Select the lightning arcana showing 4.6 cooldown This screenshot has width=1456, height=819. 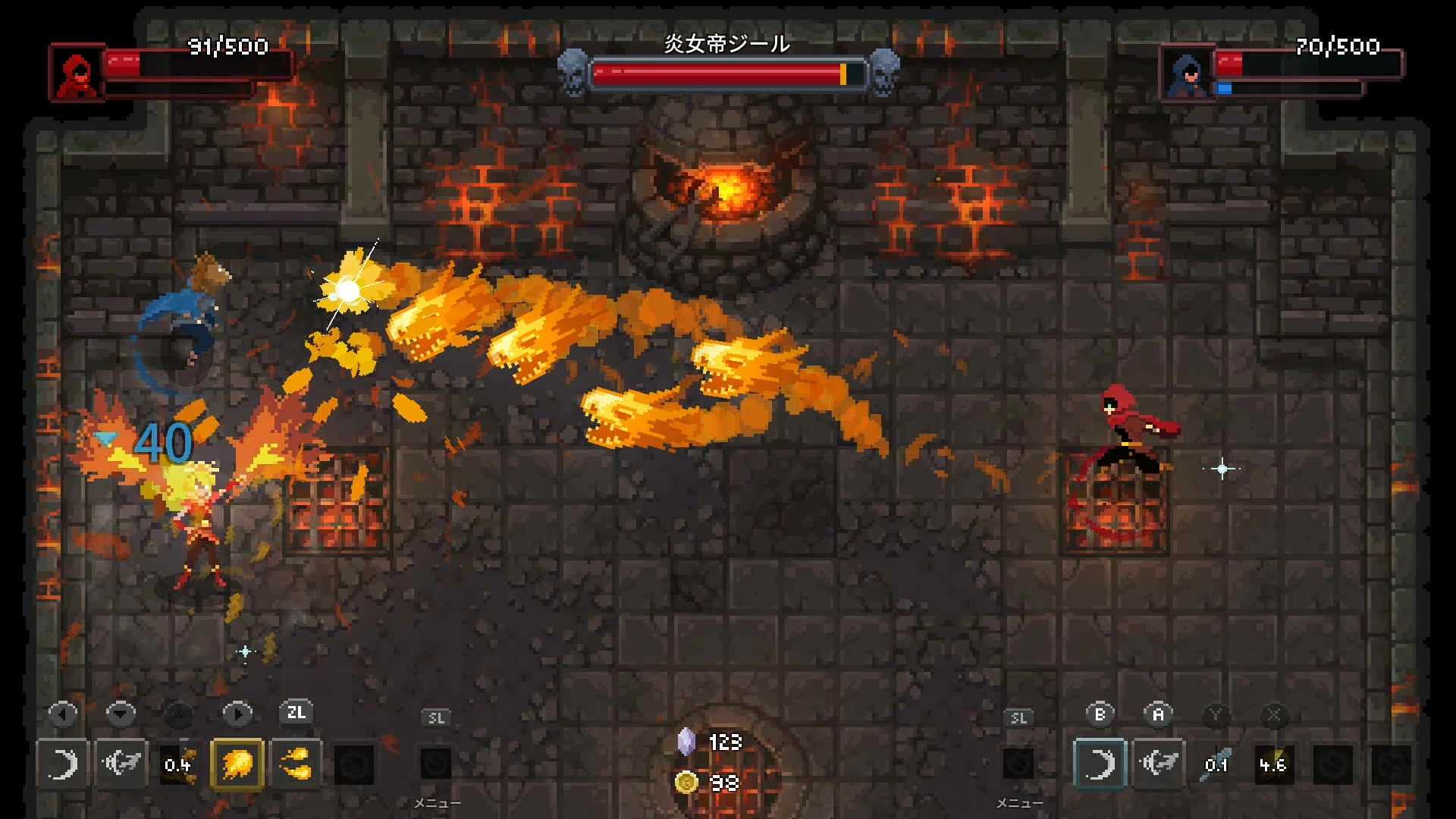point(1273,764)
